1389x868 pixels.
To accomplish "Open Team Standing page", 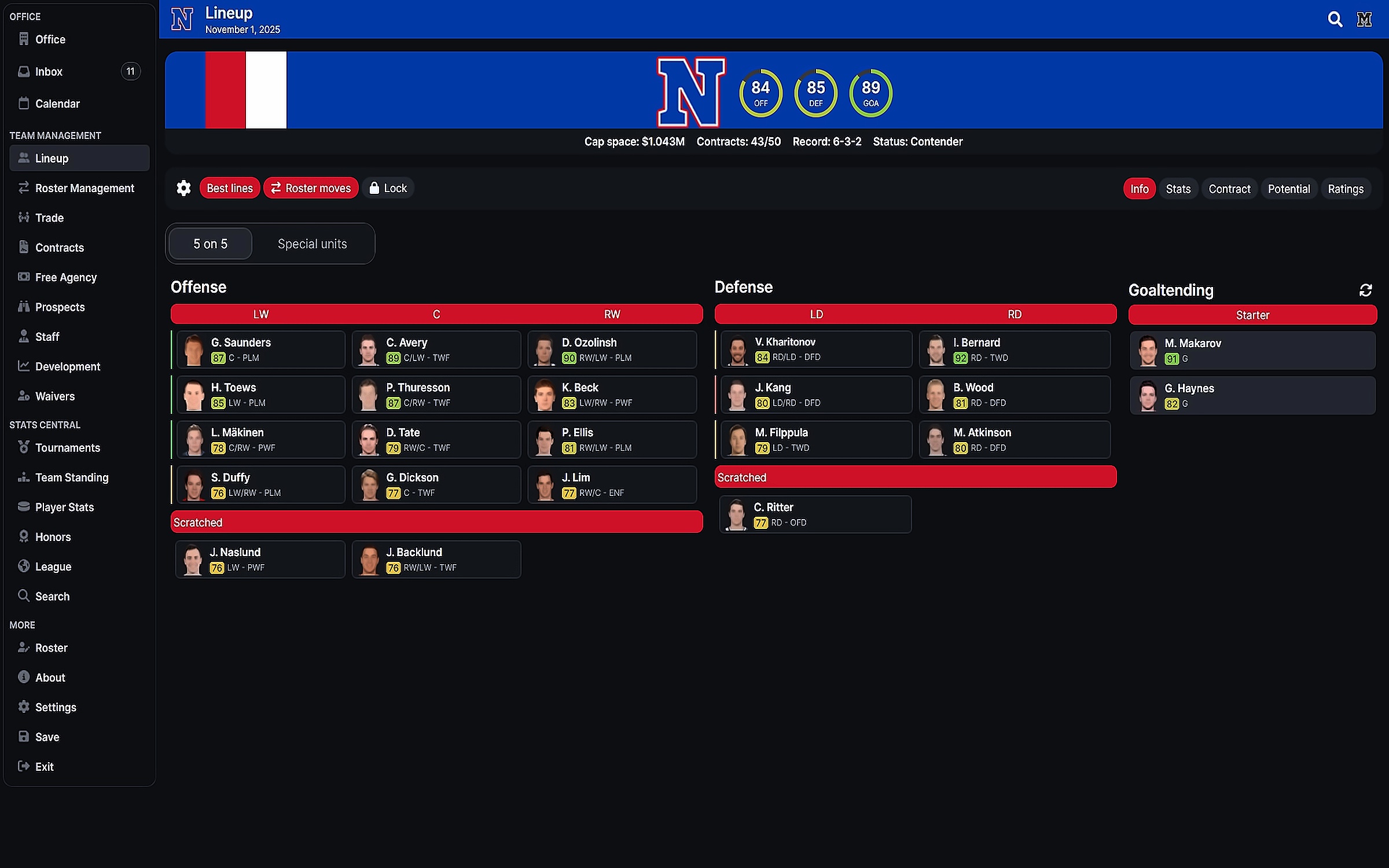I will 71,477.
